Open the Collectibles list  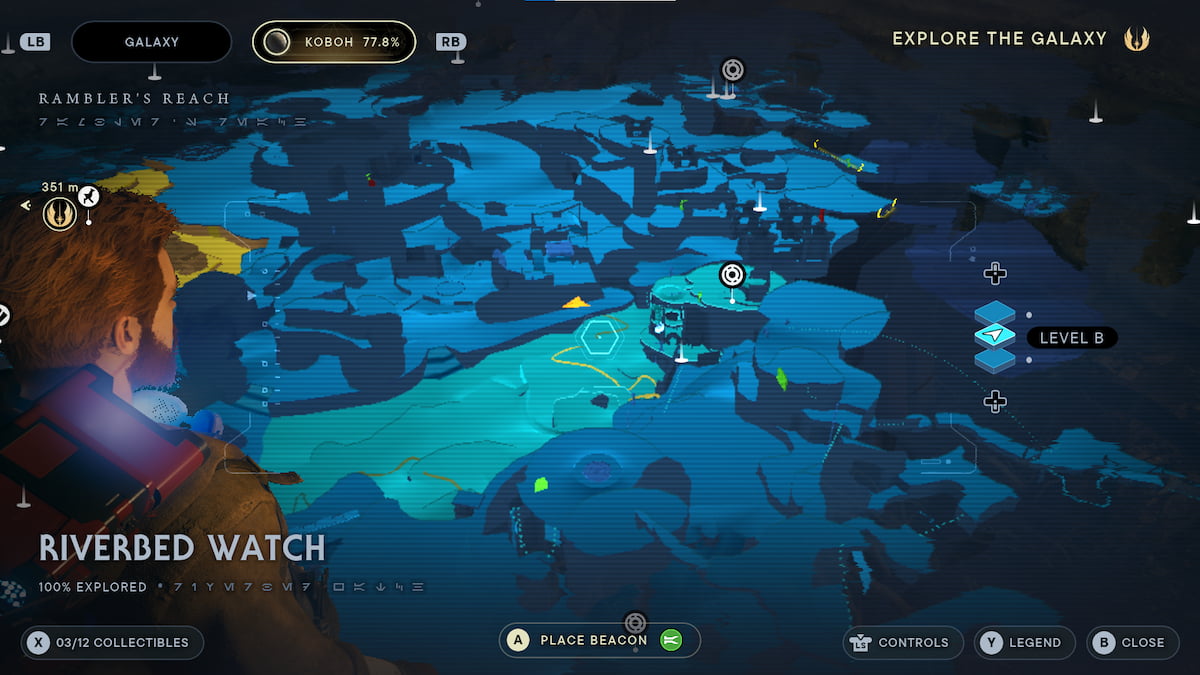click(112, 642)
